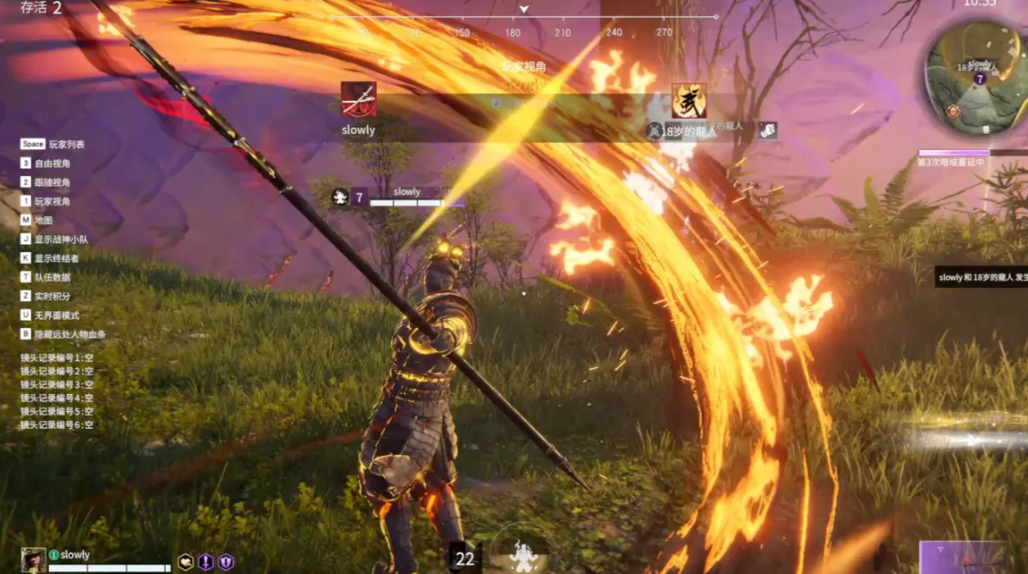
Task: Activate the hero skill icon next to 22
Action: [x=521, y=554]
